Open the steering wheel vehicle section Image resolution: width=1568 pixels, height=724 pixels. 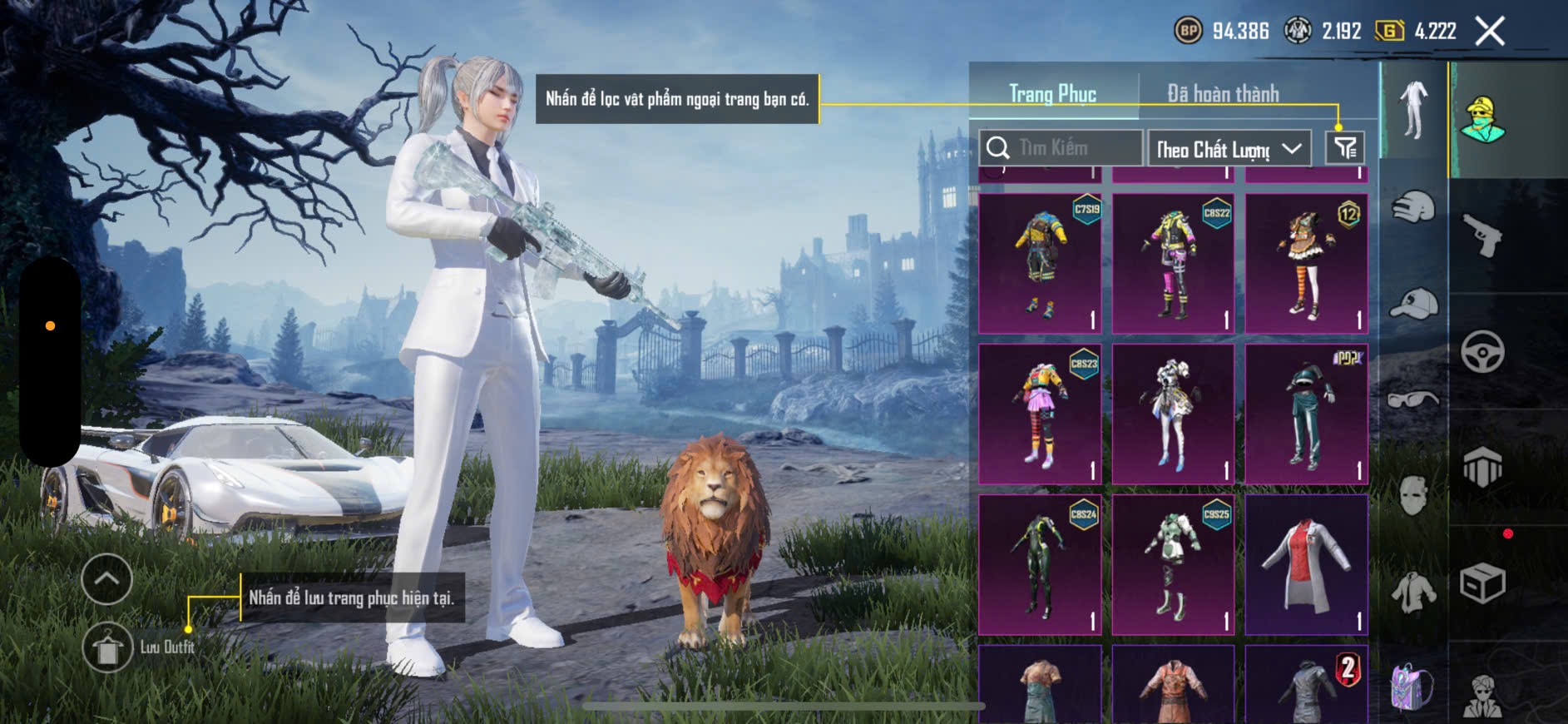click(1483, 351)
